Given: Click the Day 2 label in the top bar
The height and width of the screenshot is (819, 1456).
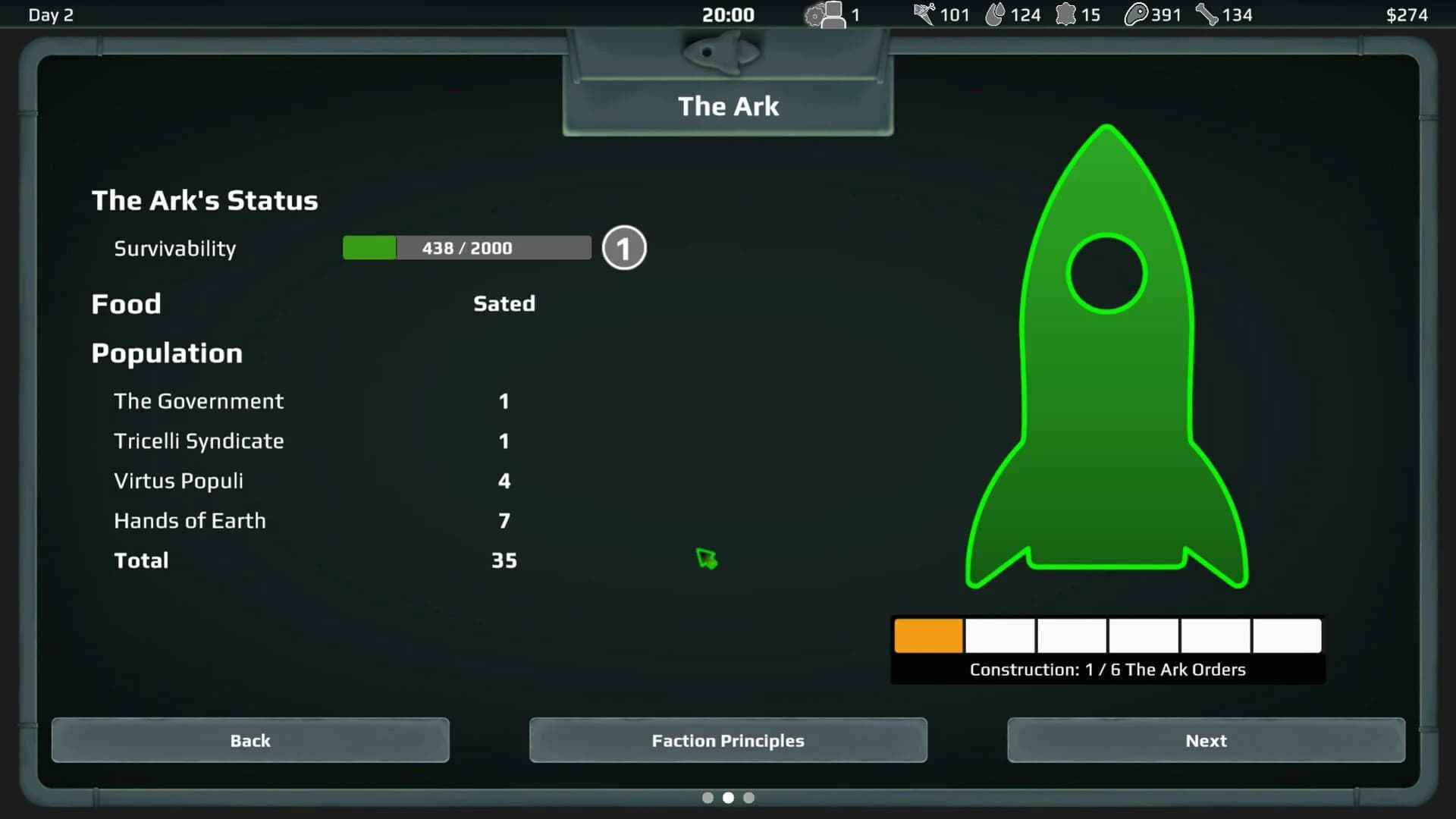Looking at the screenshot, I should point(50,14).
